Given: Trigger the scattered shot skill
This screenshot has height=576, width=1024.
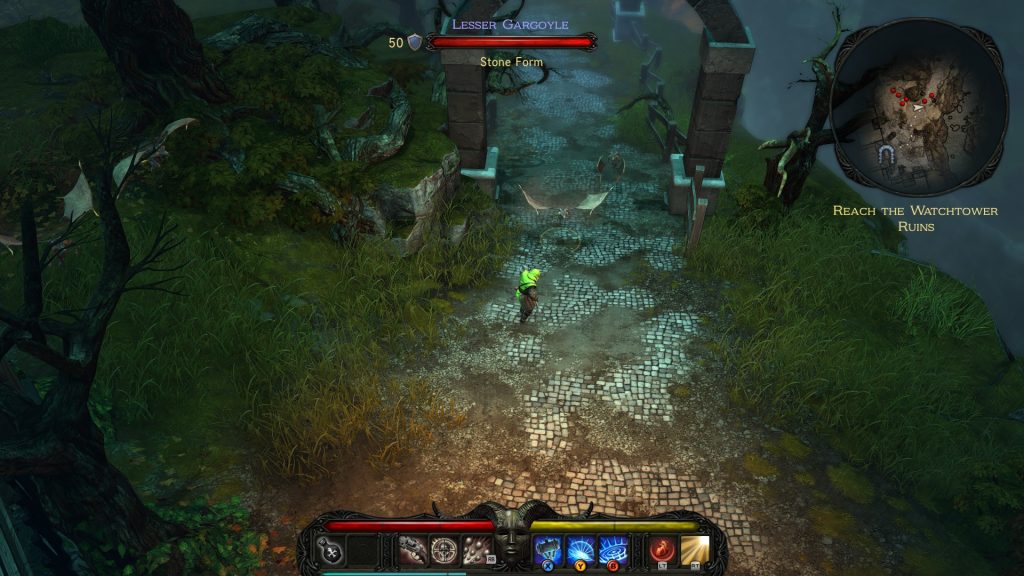Looking at the screenshot, I should [x=475, y=549].
